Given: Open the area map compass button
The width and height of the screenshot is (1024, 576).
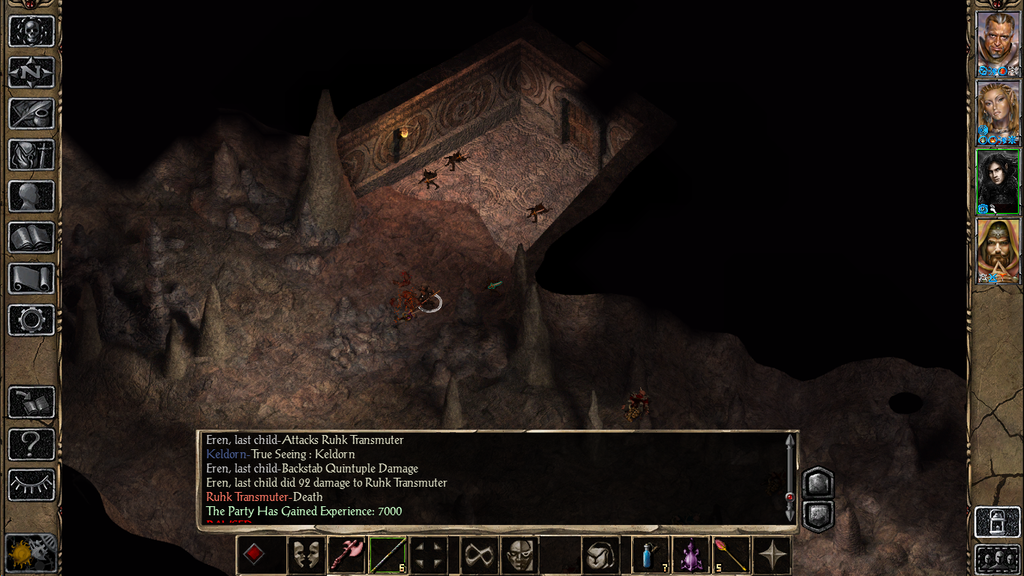Looking at the screenshot, I should pyautogui.click(x=31, y=72).
